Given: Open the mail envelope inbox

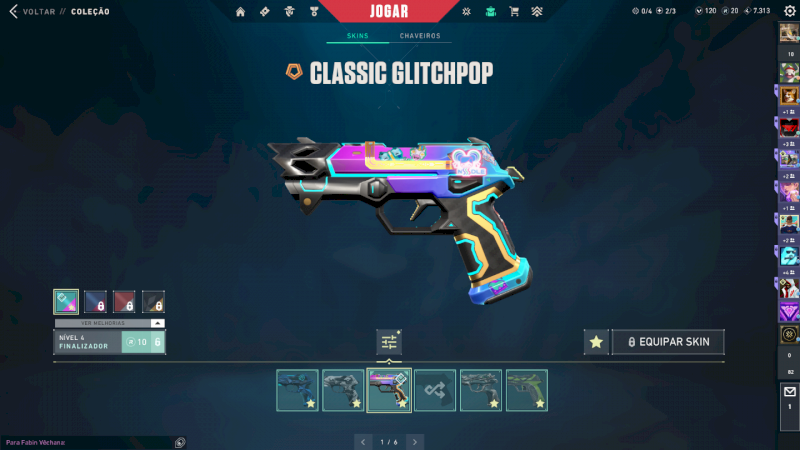Looking at the screenshot, I should pos(789,393).
